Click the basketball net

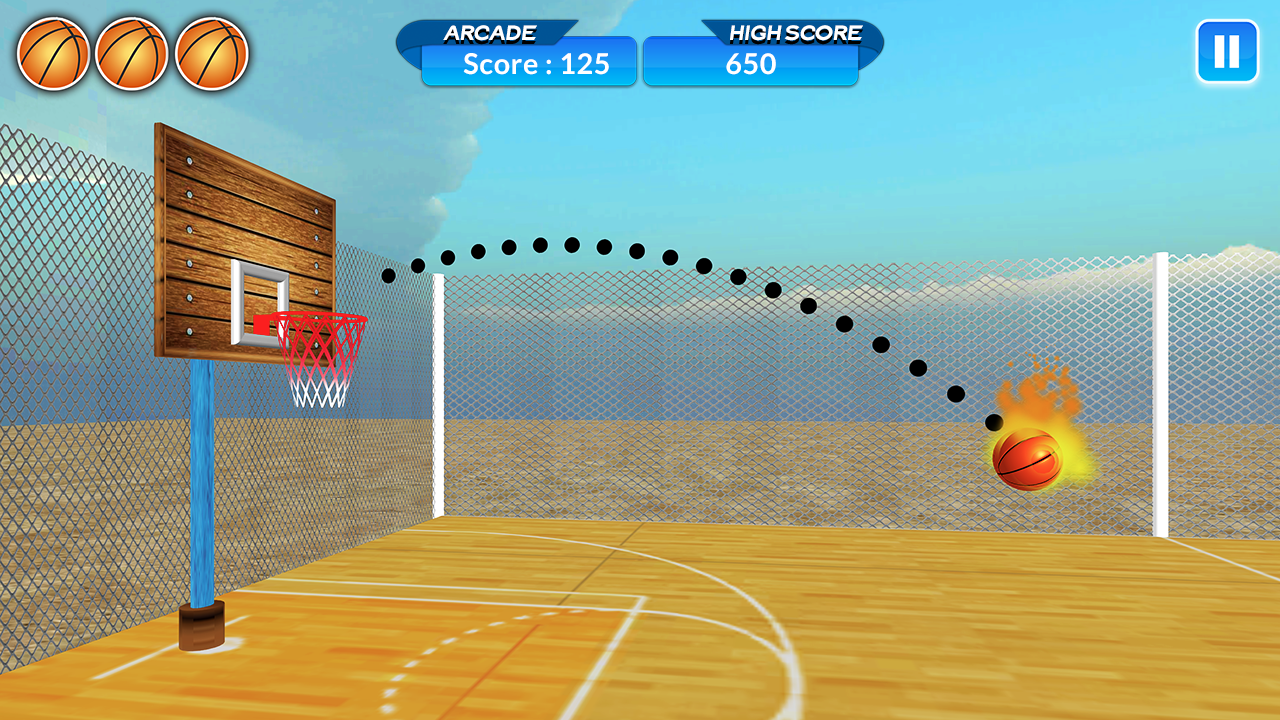[318, 370]
